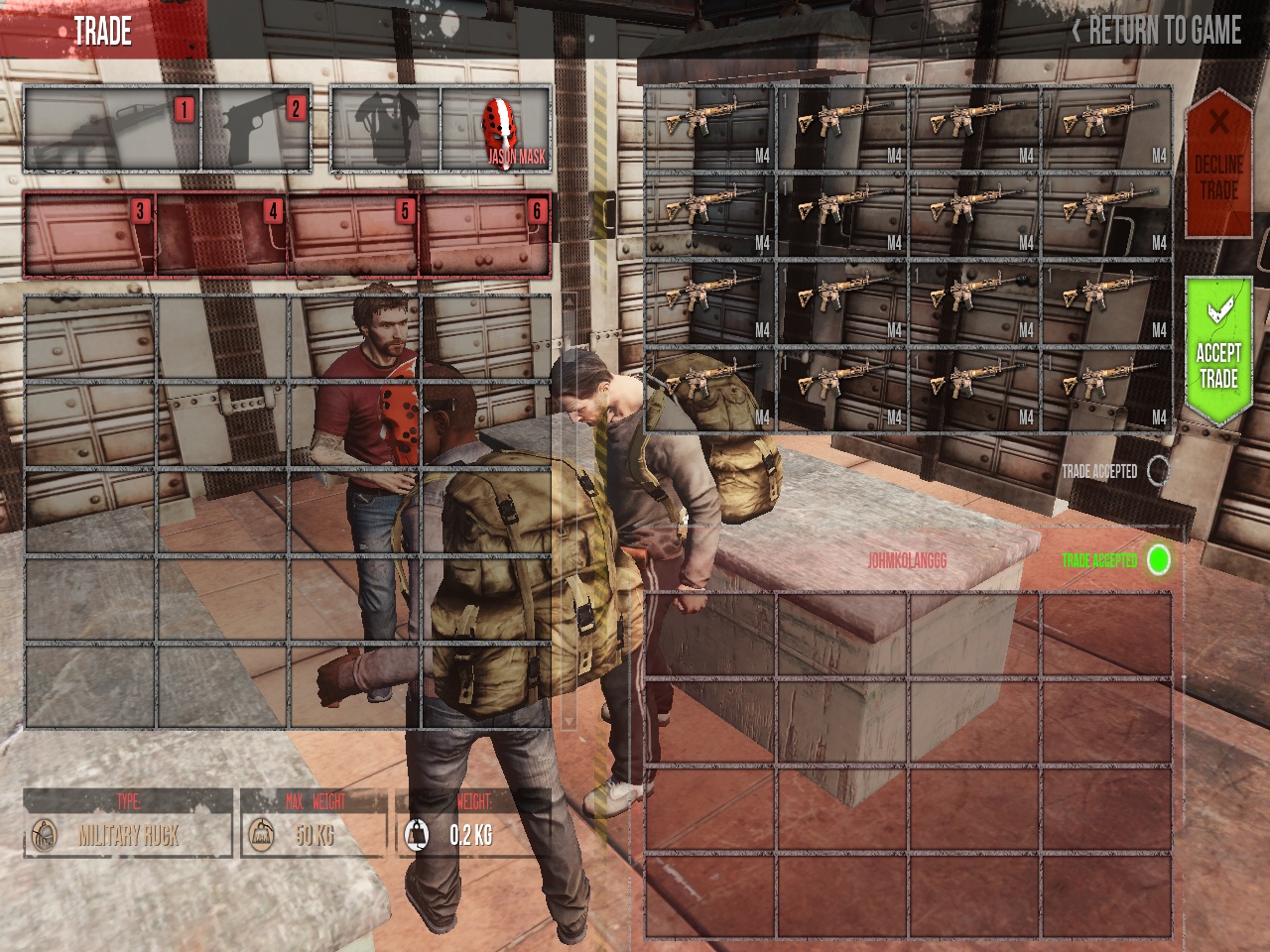Choose quick slot 5
The image size is (1270, 952).
tap(353, 235)
